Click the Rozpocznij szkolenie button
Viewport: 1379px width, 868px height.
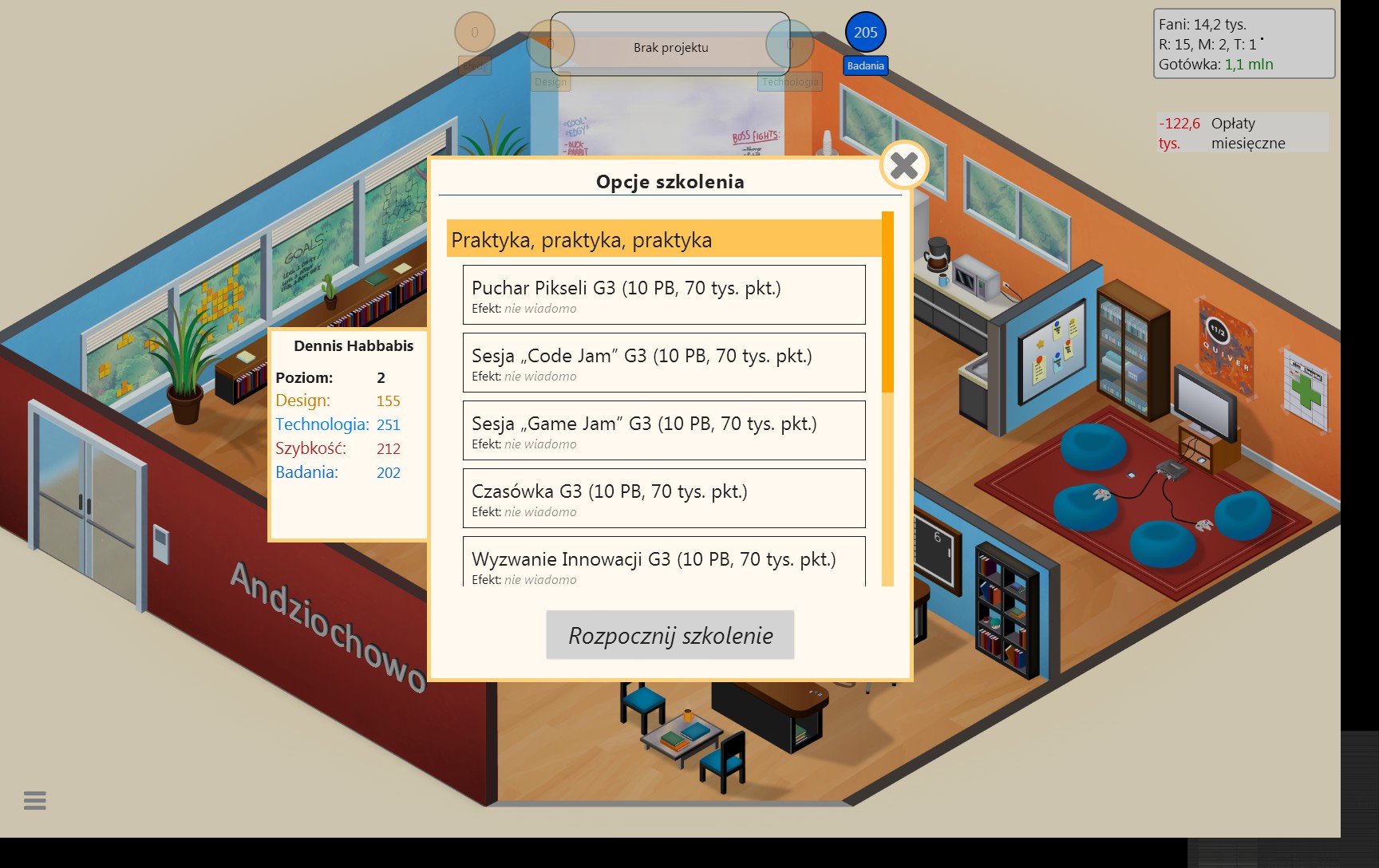tap(670, 635)
